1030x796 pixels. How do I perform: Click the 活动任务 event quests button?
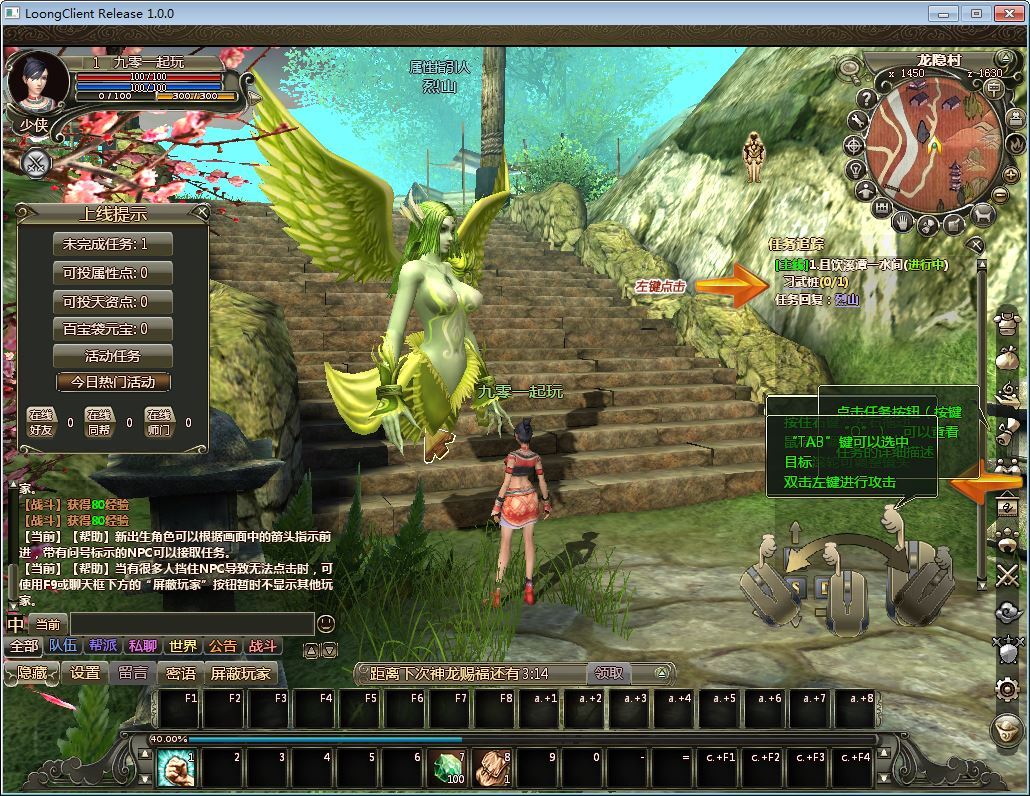(x=113, y=356)
